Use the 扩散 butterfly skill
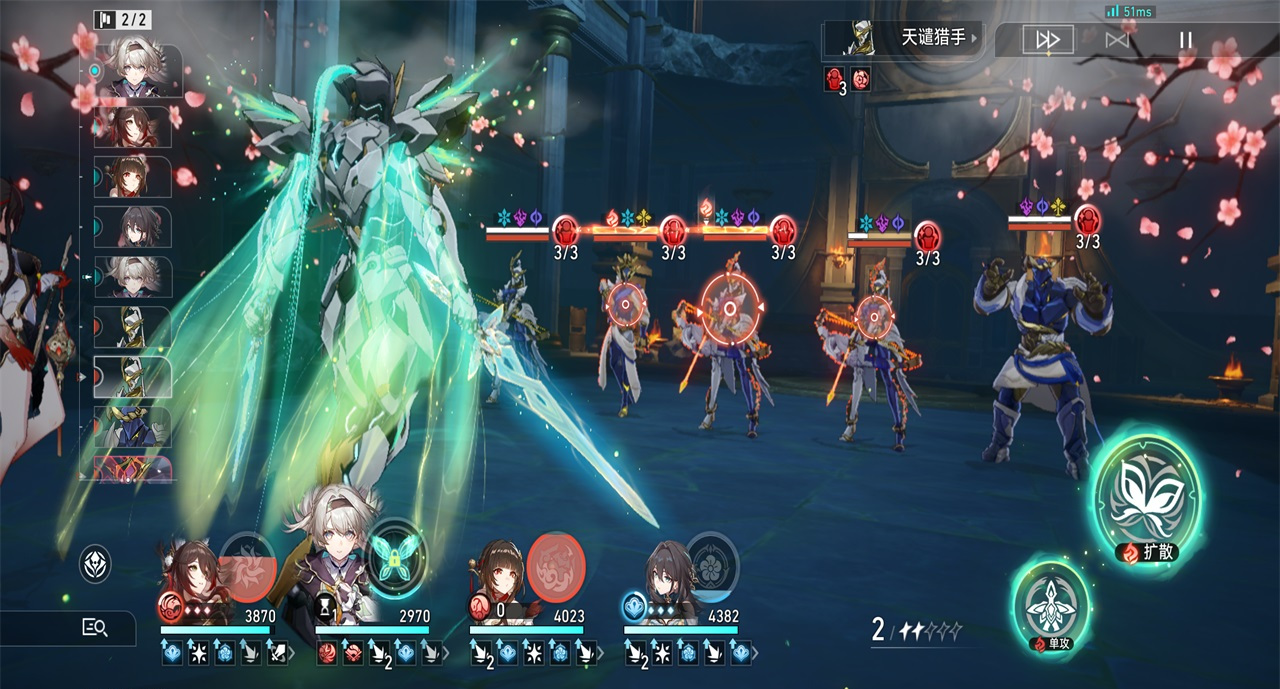This screenshot has width=1280, height=689. click(x=1146, y=496)
